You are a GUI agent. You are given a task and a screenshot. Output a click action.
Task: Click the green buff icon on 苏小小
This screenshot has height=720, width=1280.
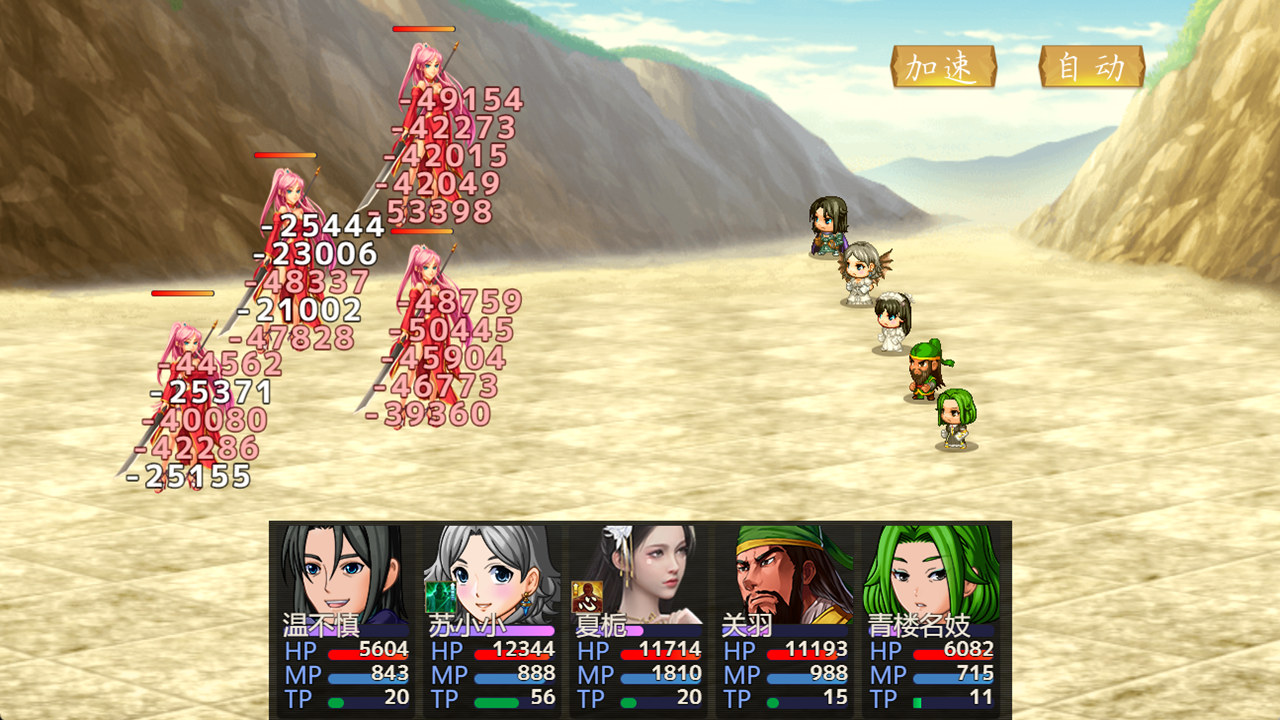coord(440,596)
